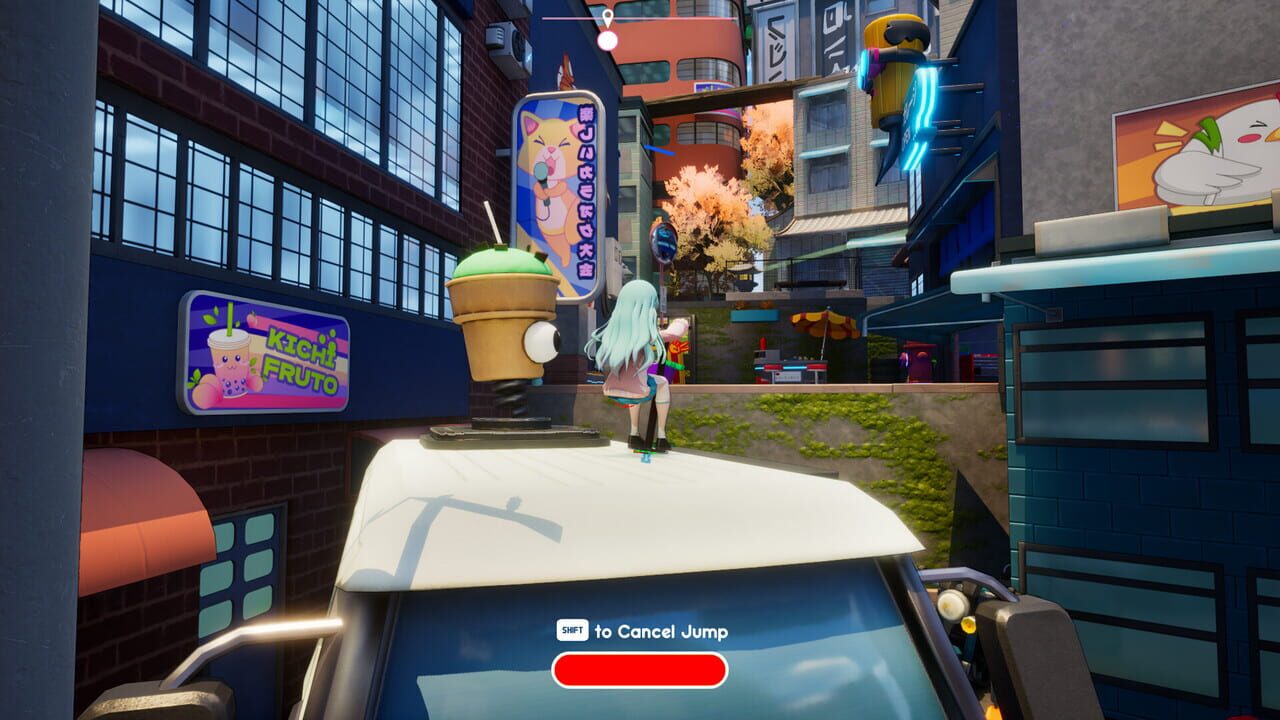Click the straw atop the green drink lid
Viewport: 1280px width, 720px height.
click(496, 225)
